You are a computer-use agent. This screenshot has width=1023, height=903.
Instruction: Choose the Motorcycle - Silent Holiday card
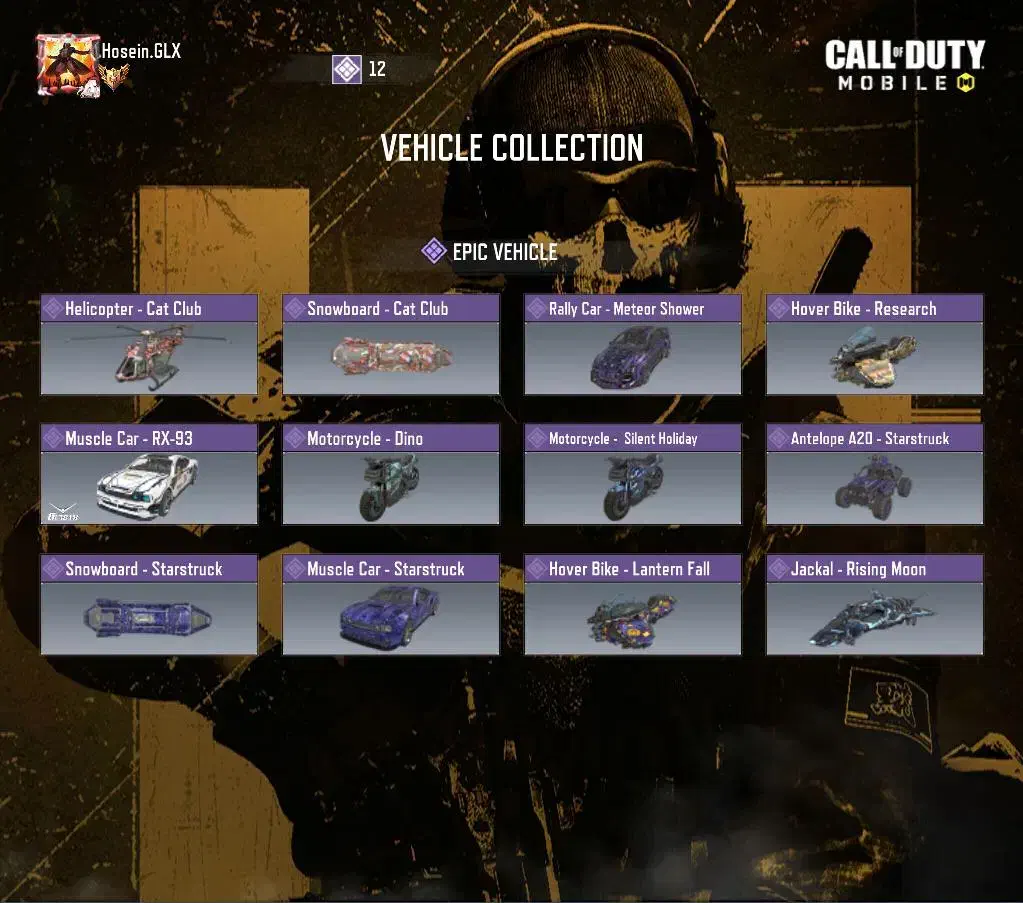[633, 475]
